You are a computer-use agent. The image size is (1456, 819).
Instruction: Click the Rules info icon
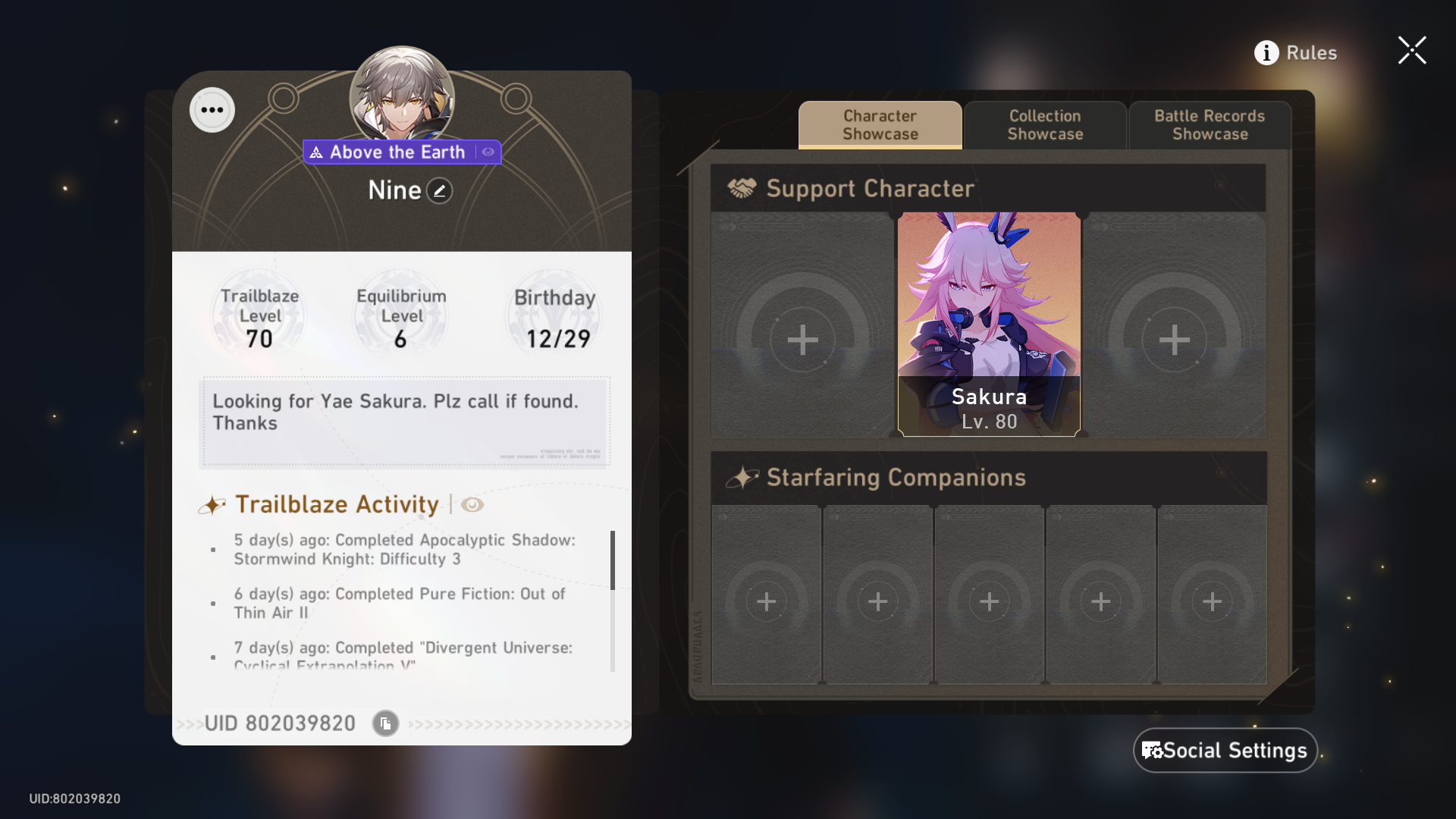[1265, 52]
